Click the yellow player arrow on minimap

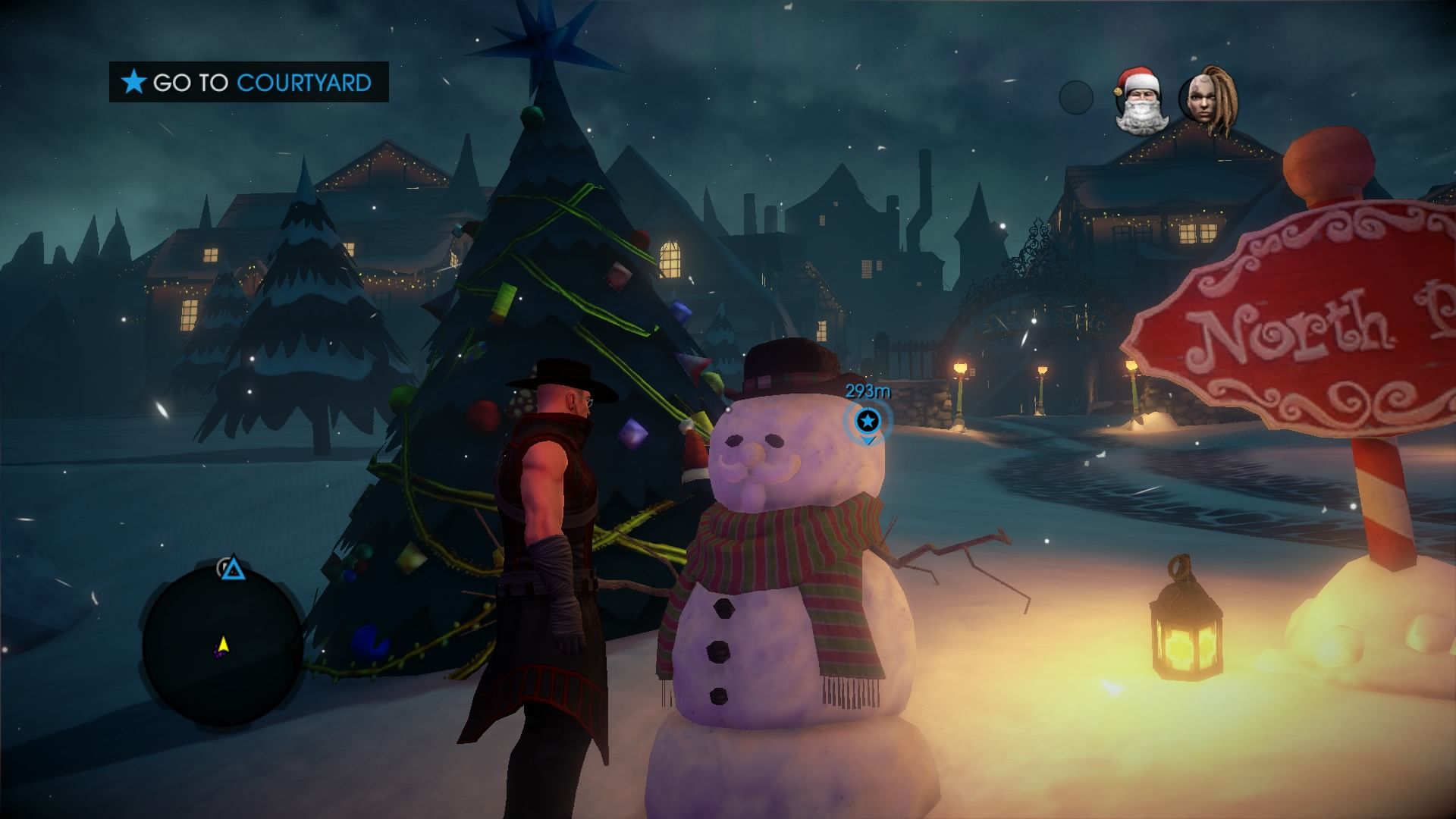point(223,645)
